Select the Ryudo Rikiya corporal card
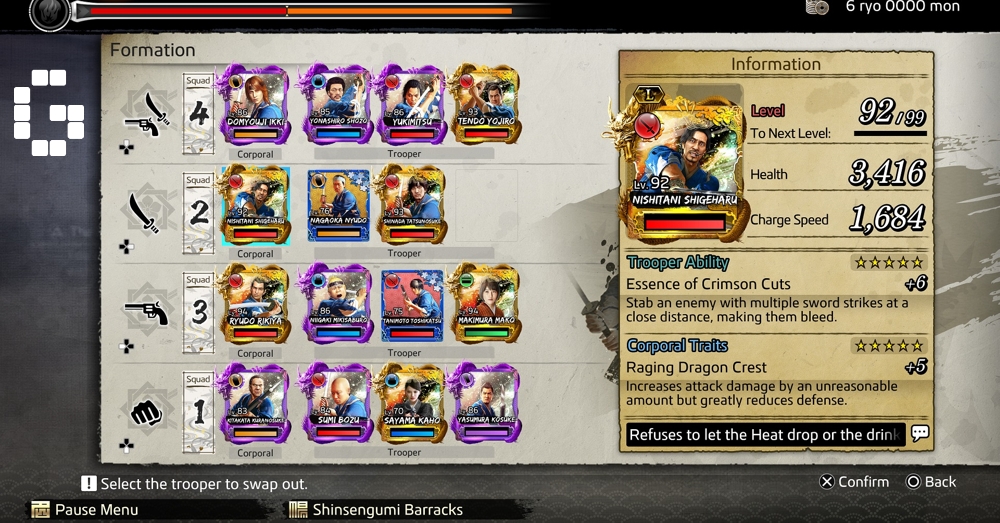Screen dimensions: 1000x523 (254, 304)
